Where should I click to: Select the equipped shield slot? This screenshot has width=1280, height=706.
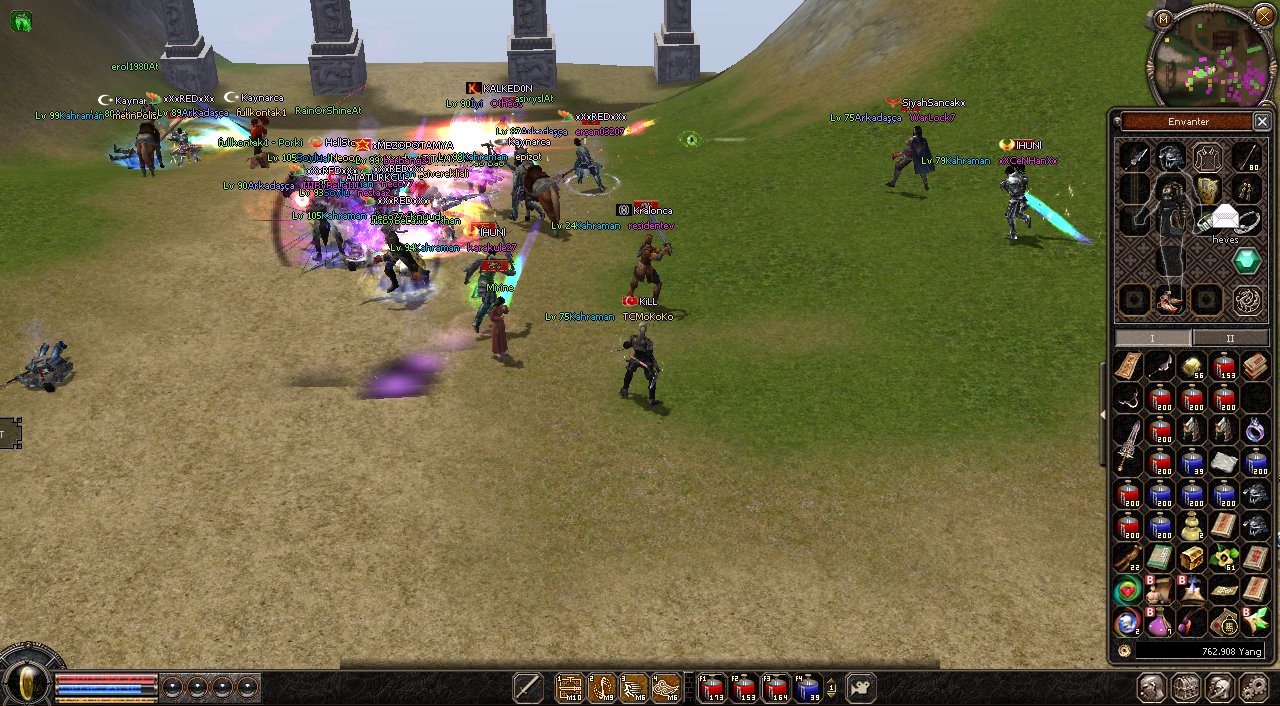(1209, 190)
